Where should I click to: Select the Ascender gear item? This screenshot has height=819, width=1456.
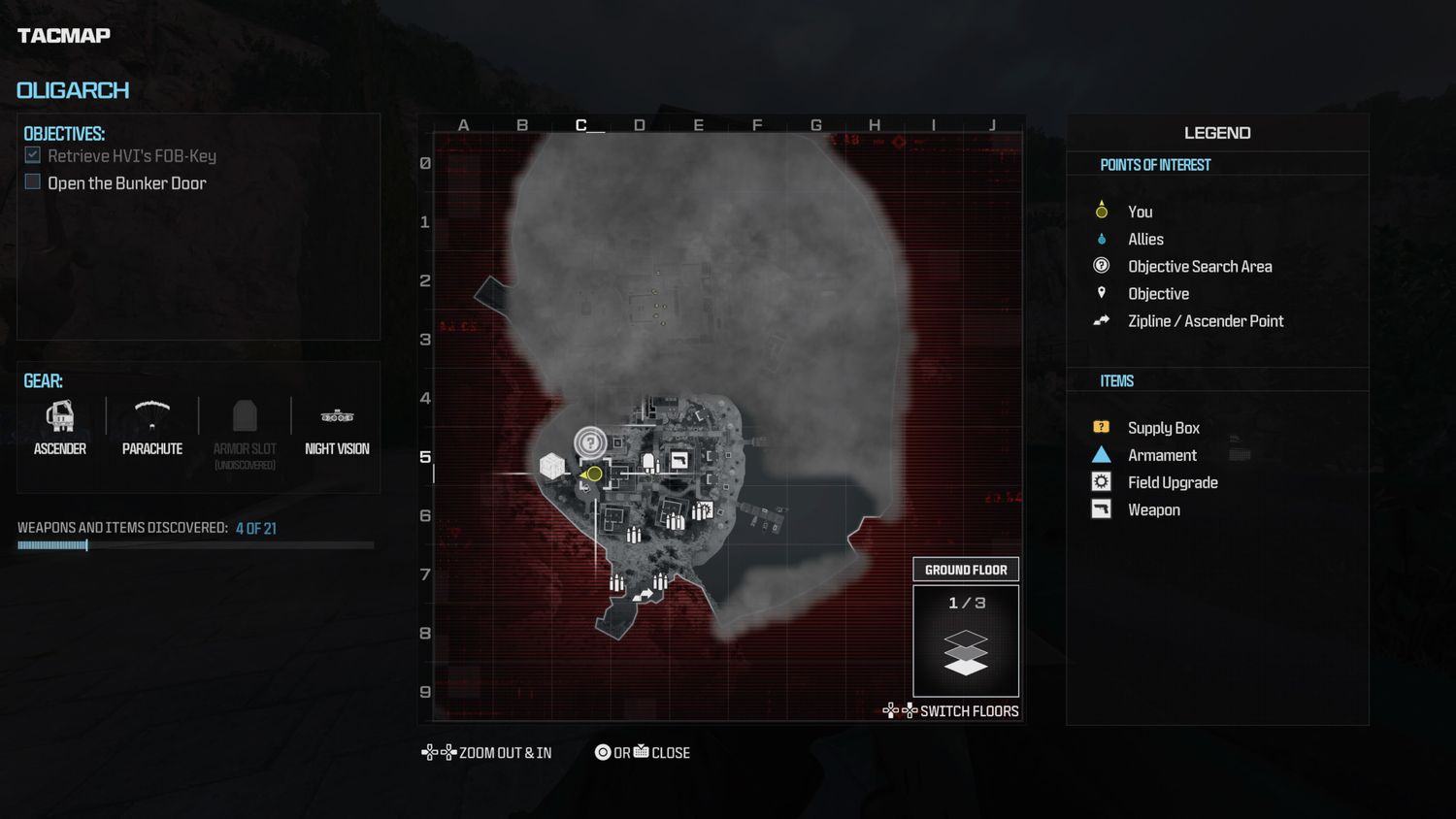click(x=60, y=427)
